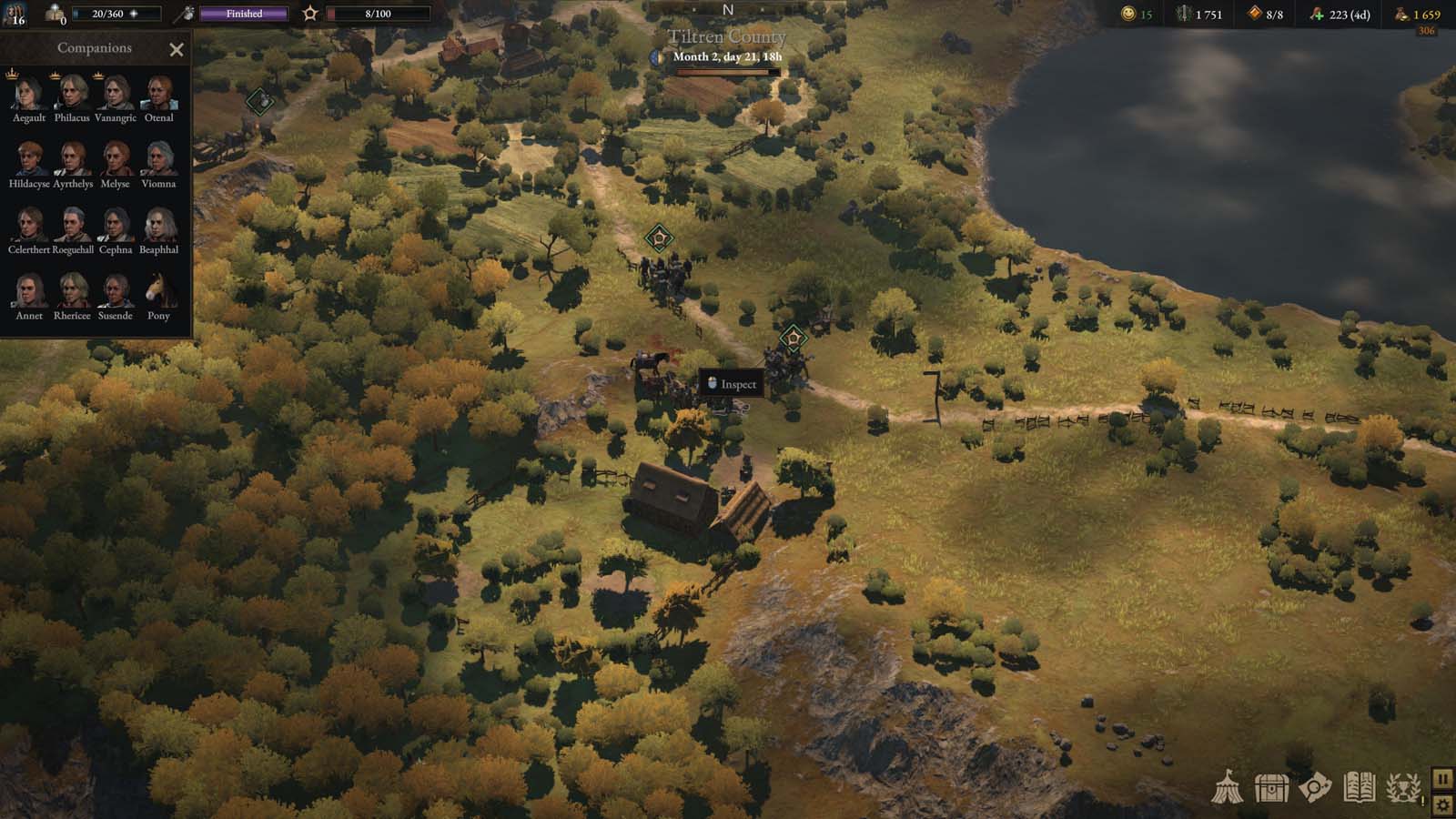
Task: Select companion Philacus
Action: click(x=72, y=94)
